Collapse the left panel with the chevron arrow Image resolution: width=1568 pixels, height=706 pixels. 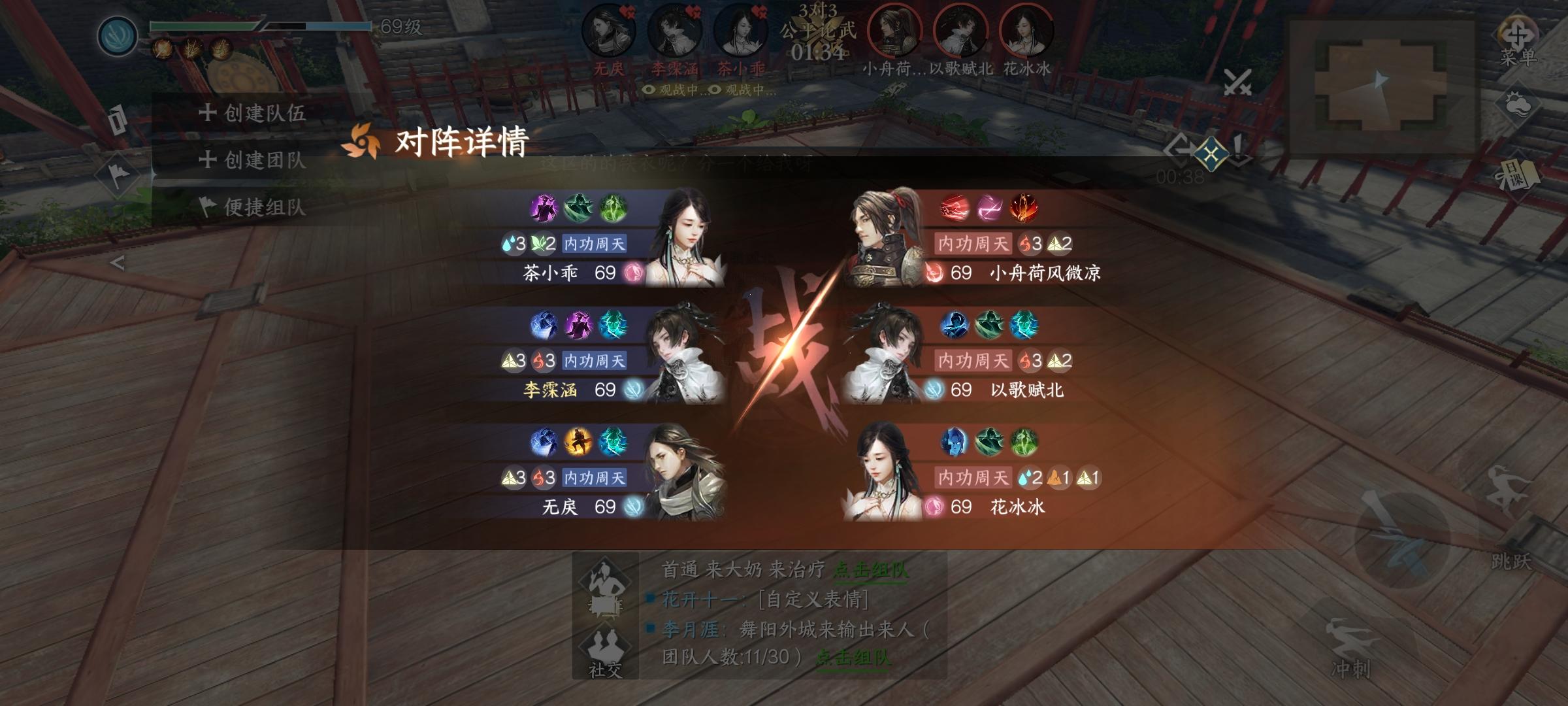pyautogui.click(x=118, y=262)
